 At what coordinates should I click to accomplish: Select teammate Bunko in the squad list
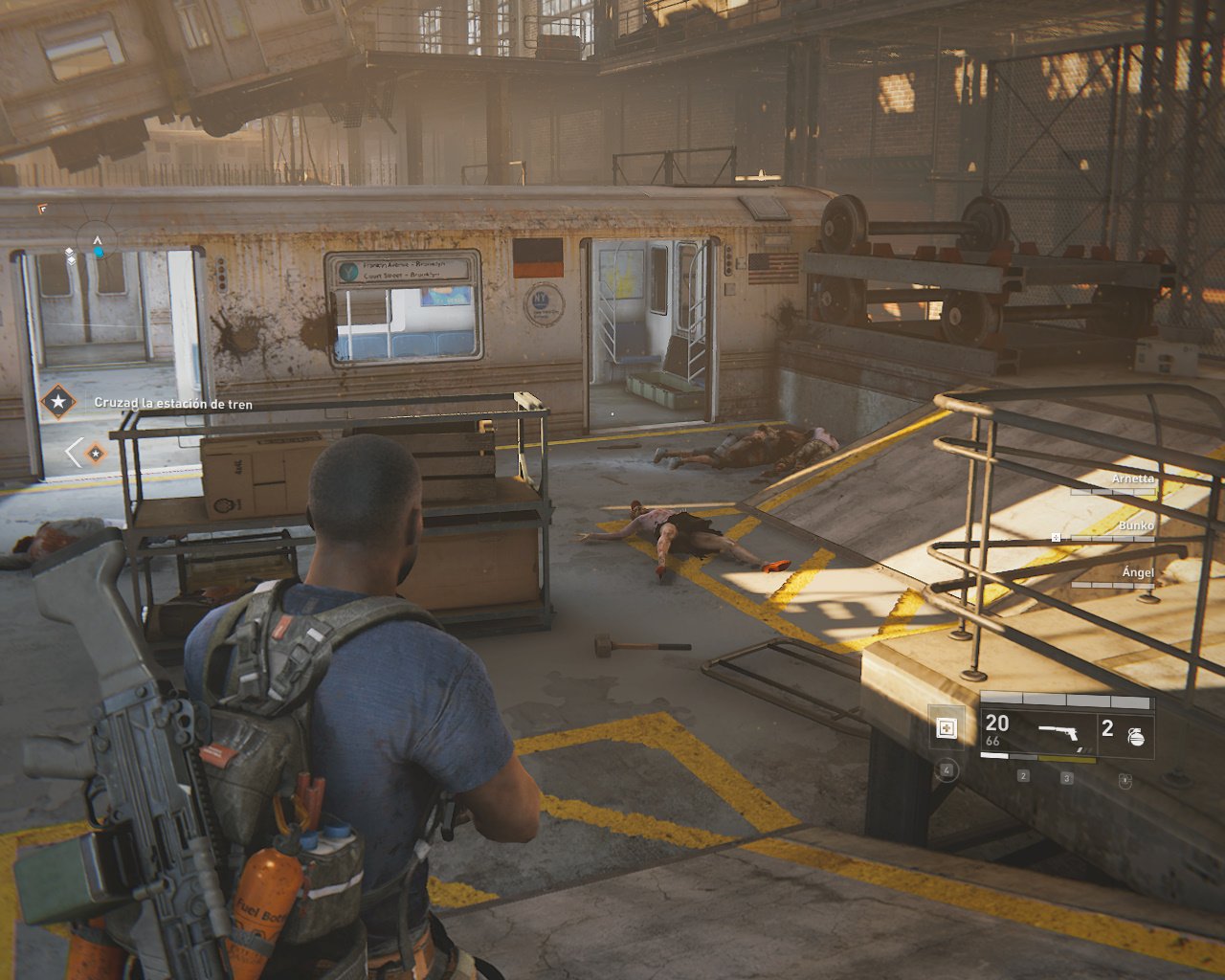pos(1136,525)
